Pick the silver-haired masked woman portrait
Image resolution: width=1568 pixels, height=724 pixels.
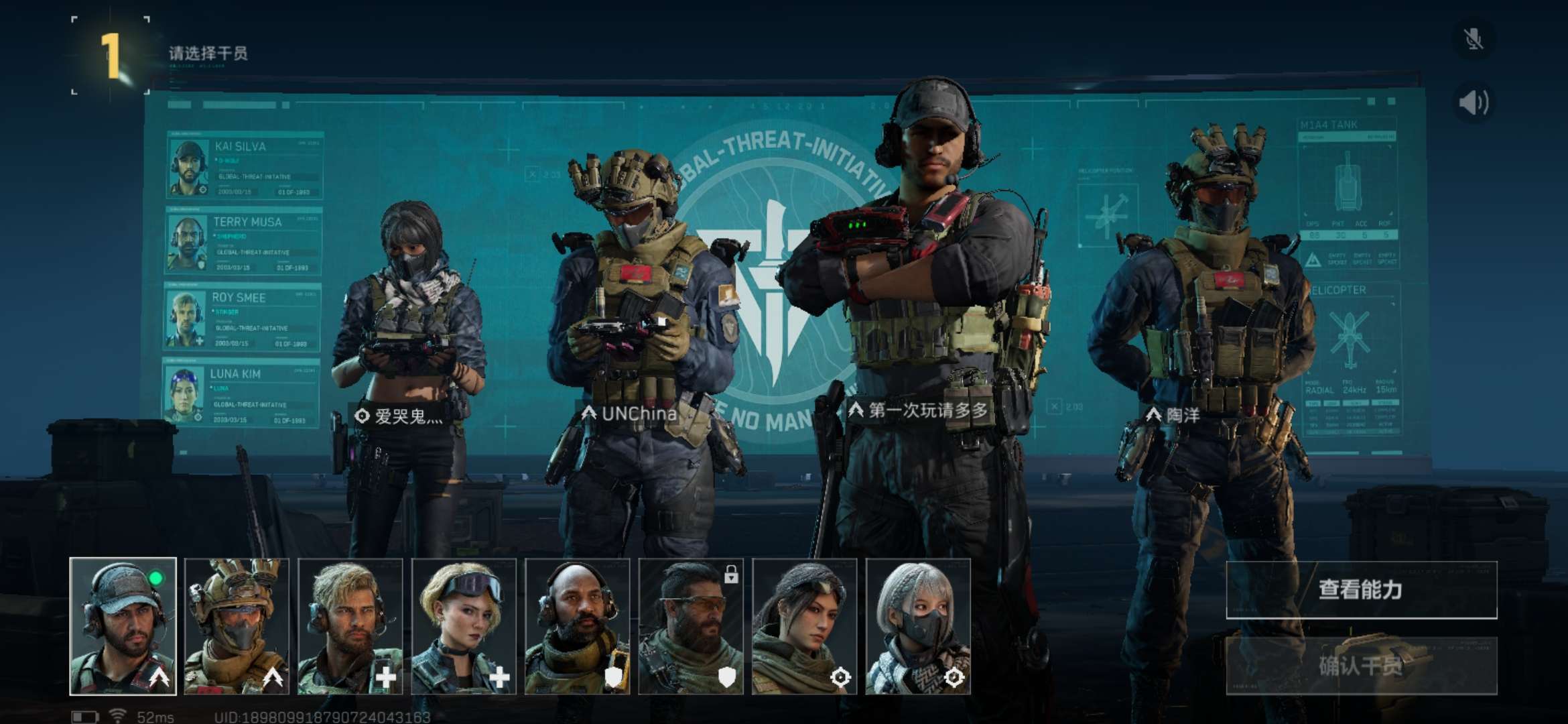coord(918,626)
